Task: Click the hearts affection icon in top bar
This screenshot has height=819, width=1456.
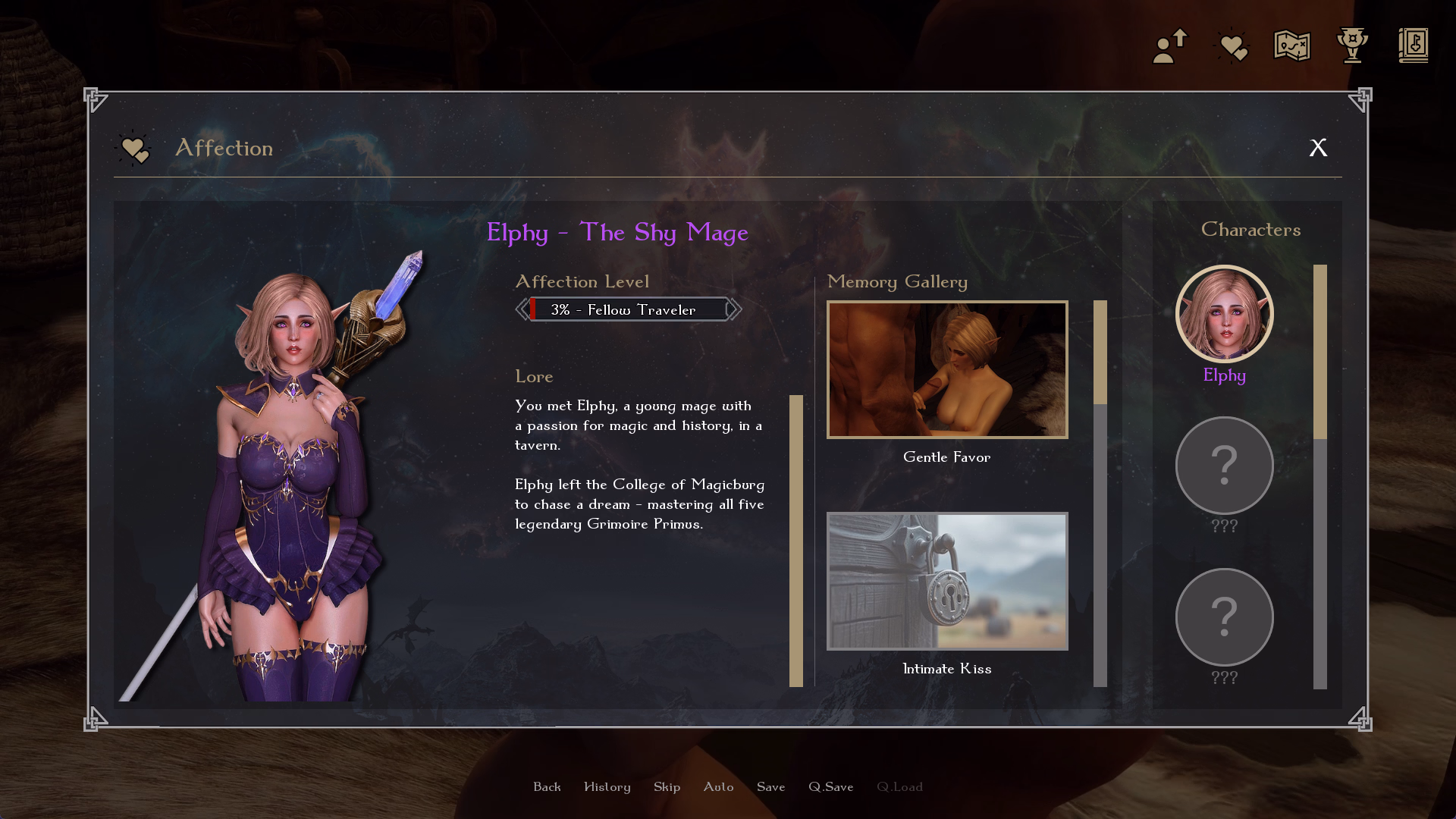Action: click(1232, 46)
